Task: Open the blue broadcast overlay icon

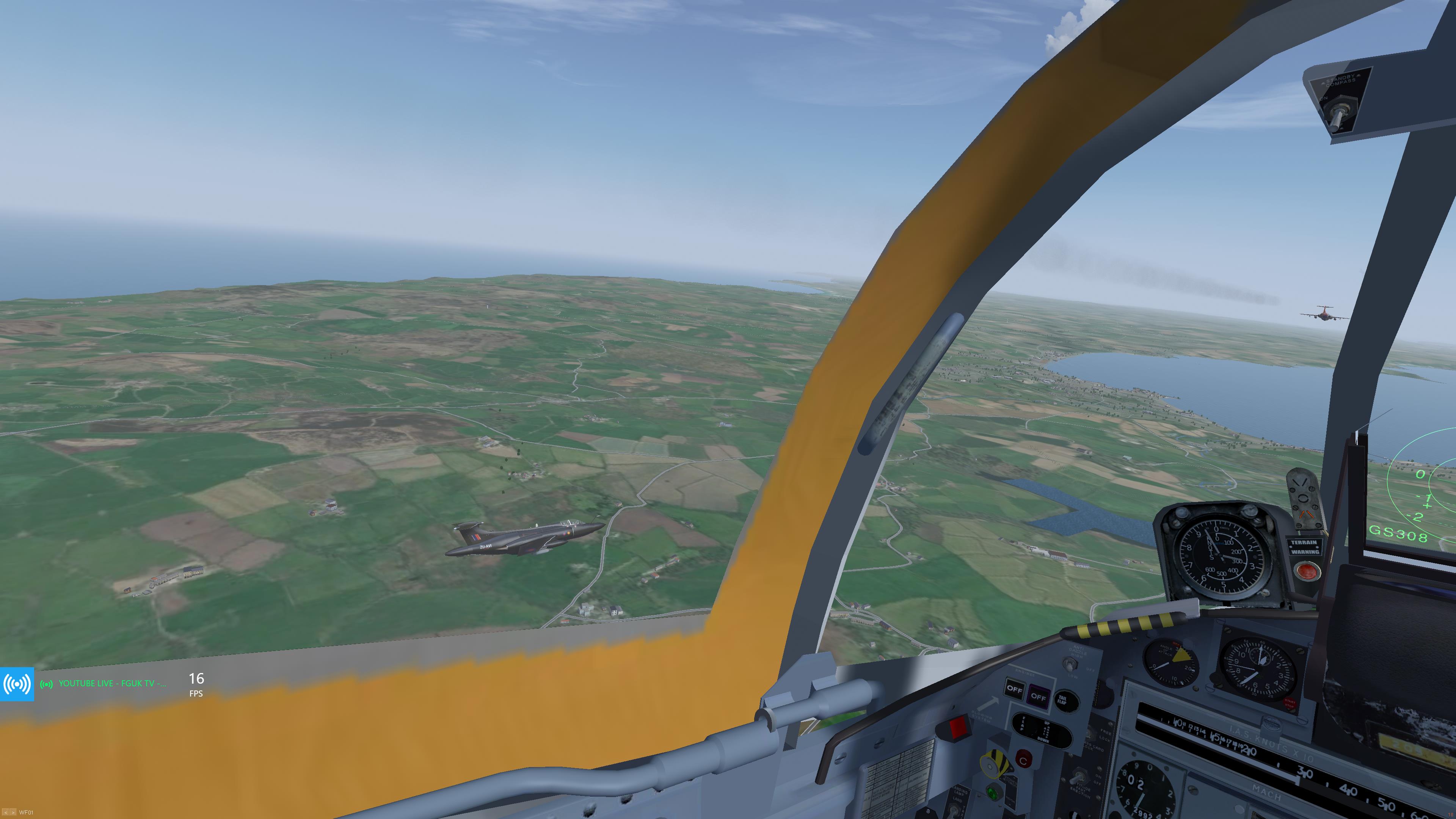Action: [17, 684]
